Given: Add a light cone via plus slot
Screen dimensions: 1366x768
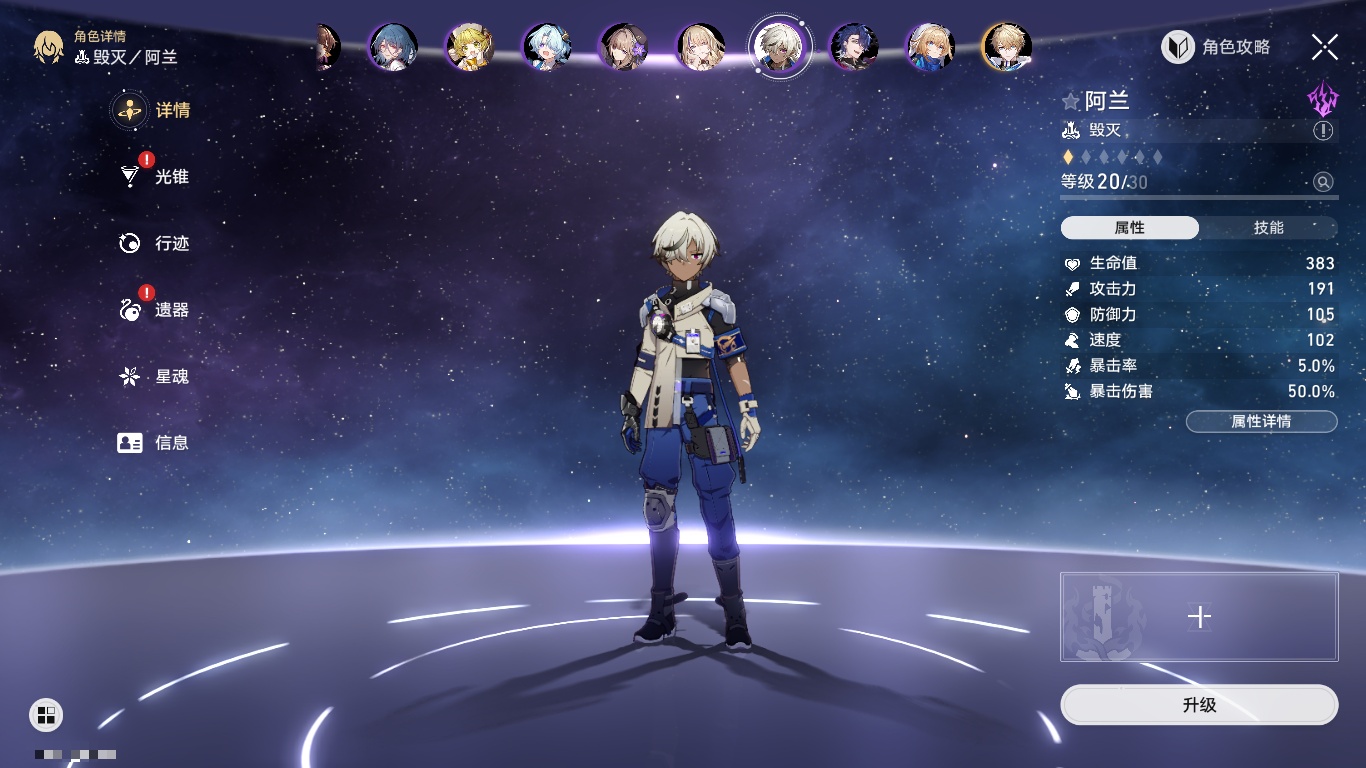Looking at the screenshot, I should 1199,617.
